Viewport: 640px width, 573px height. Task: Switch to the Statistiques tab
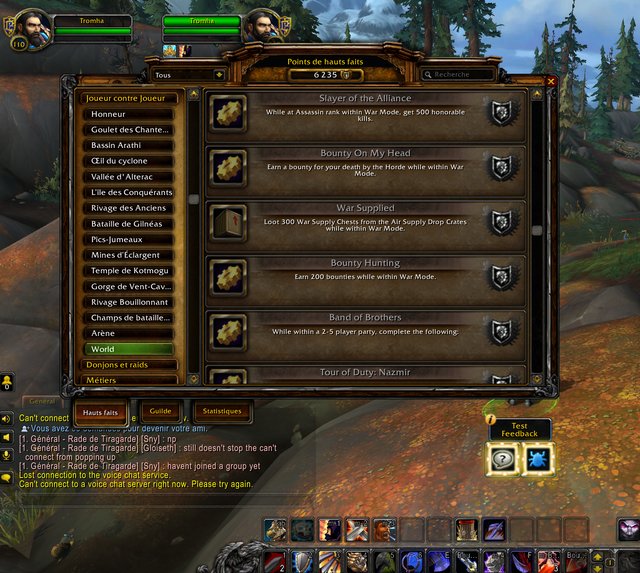[221, 411]
